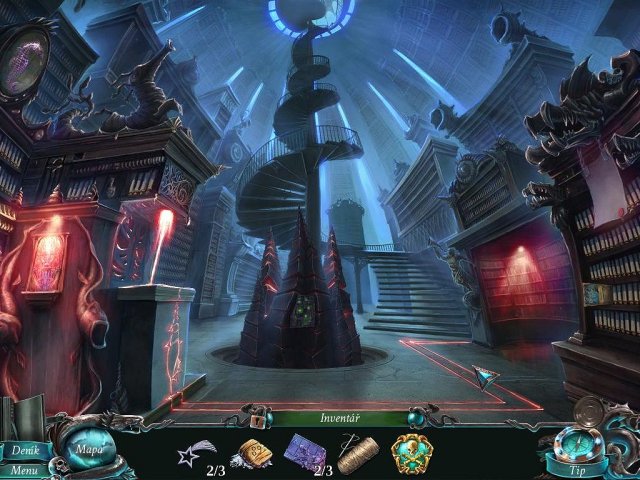Toggle the inventory padlock

click(x=257, y=420)
